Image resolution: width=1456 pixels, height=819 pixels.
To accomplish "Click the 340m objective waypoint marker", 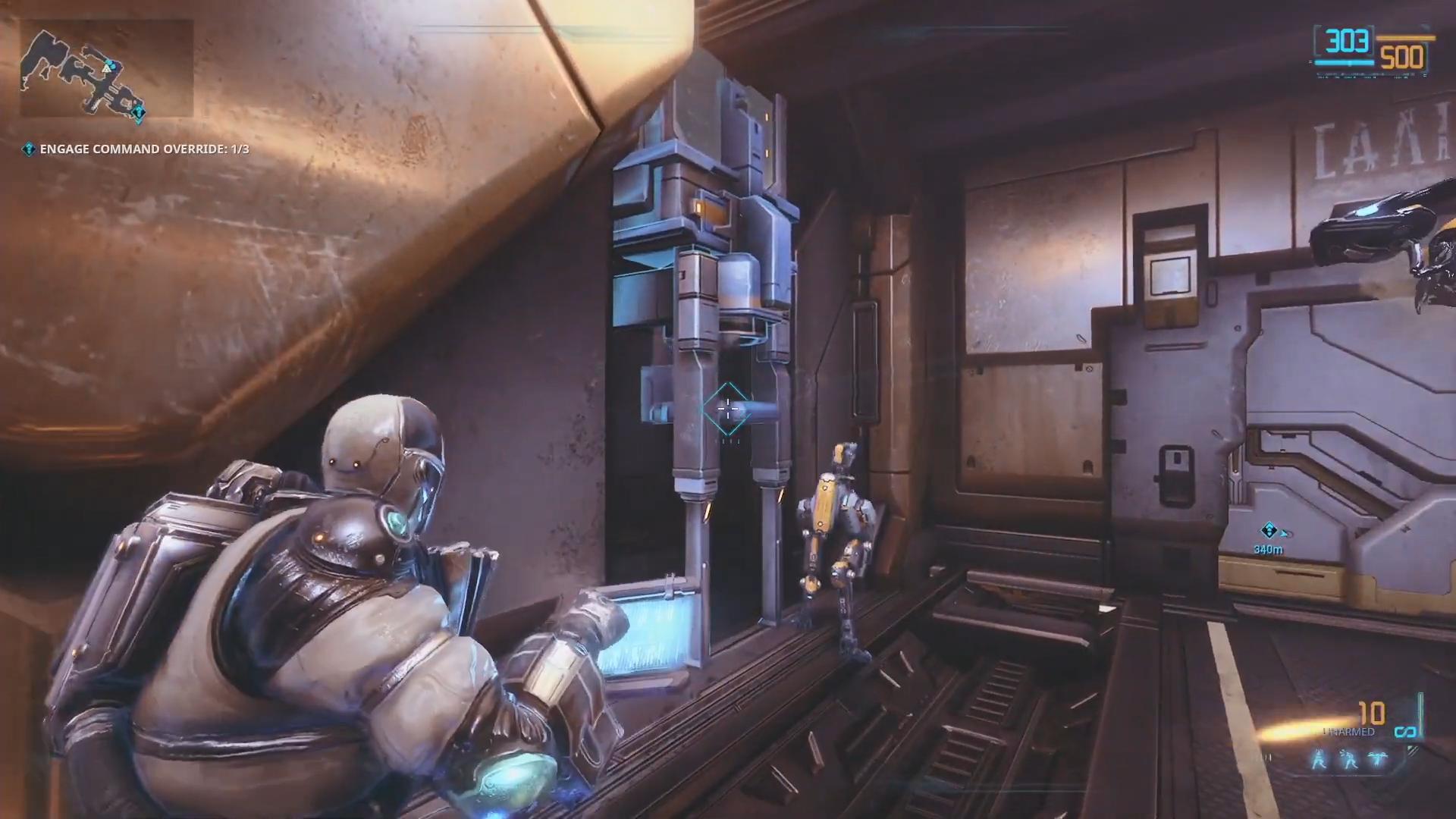I will pos(1268,531).
